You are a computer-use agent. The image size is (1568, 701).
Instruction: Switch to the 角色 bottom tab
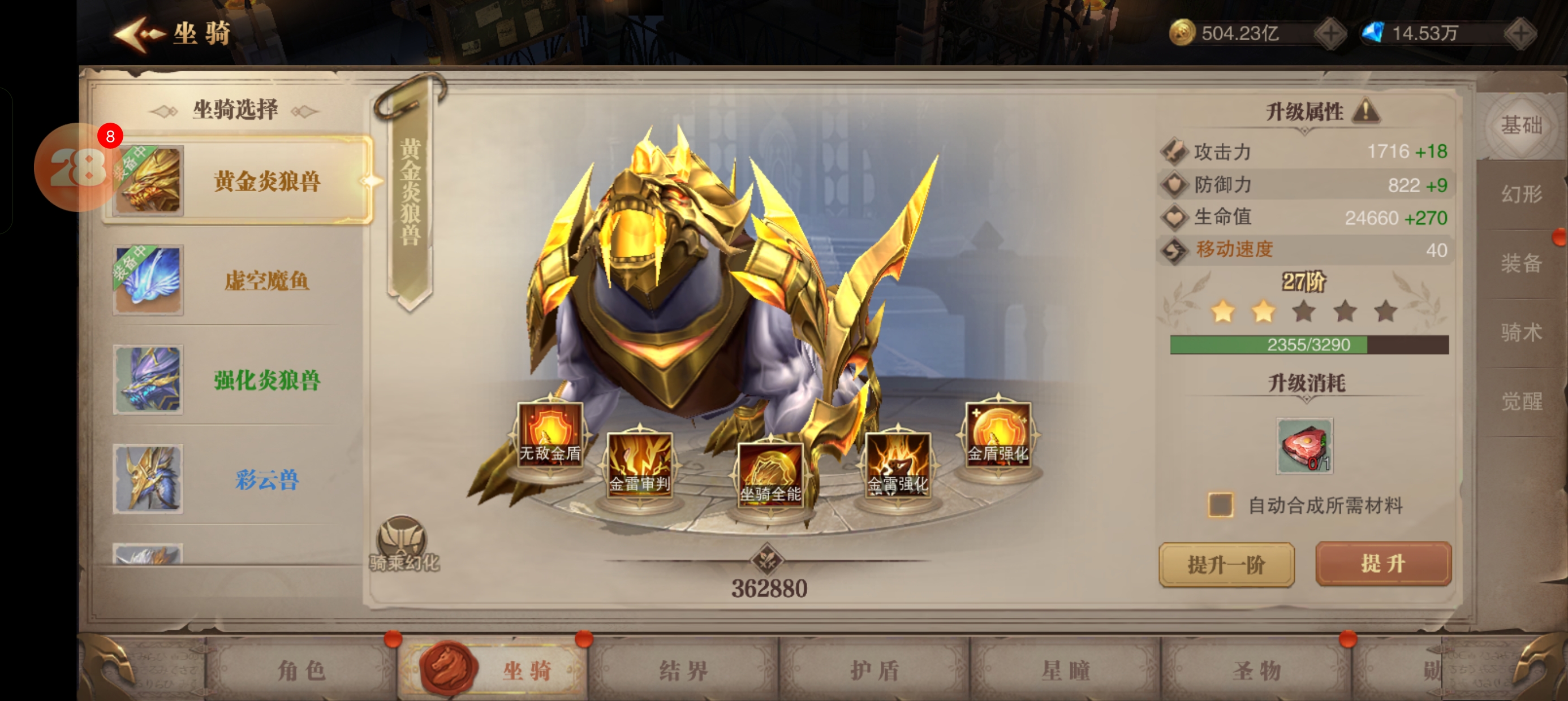[301, 670]
